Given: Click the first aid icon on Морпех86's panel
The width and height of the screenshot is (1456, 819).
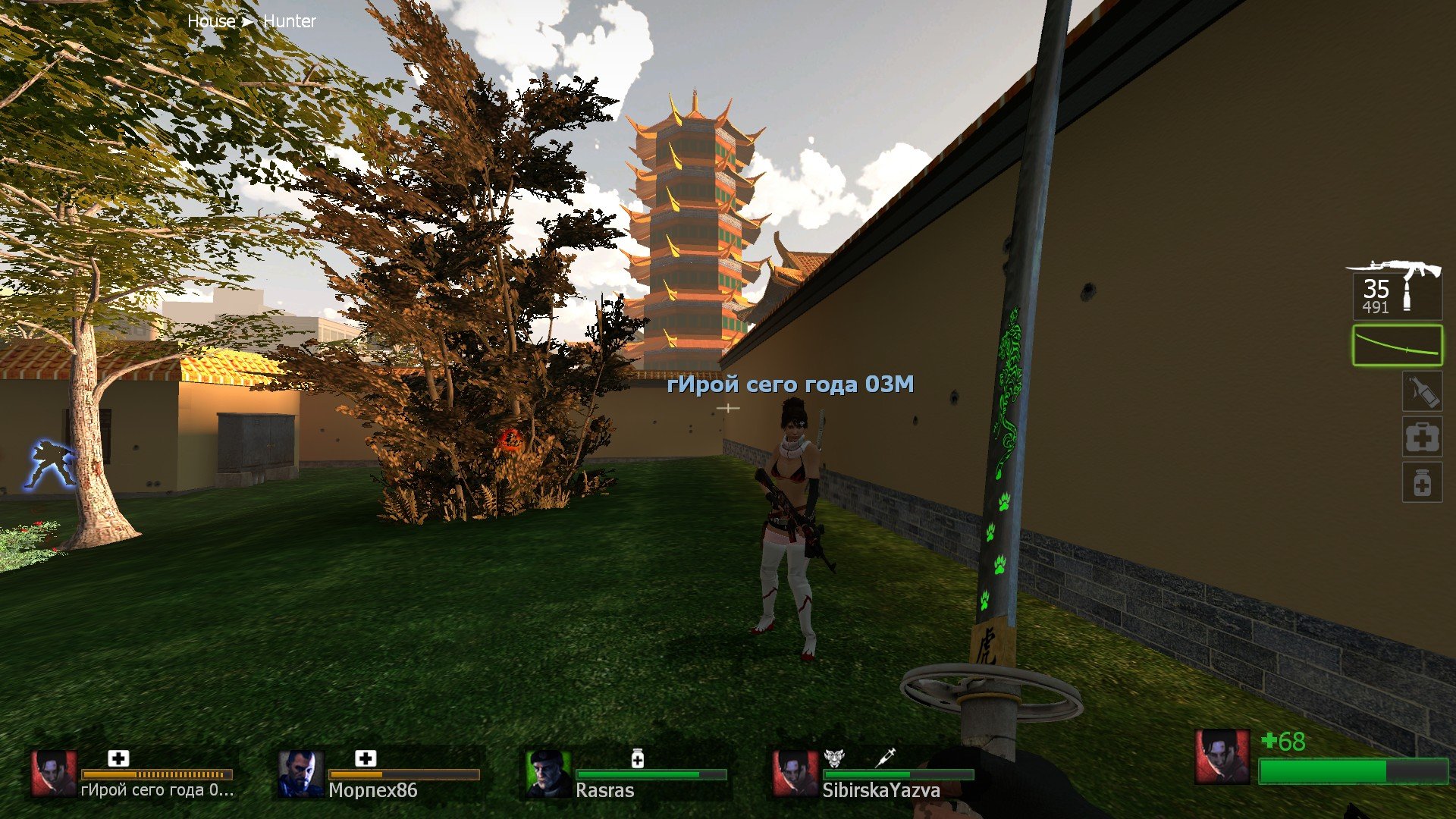Looking at the screenshot, I should tap(366, 758).
